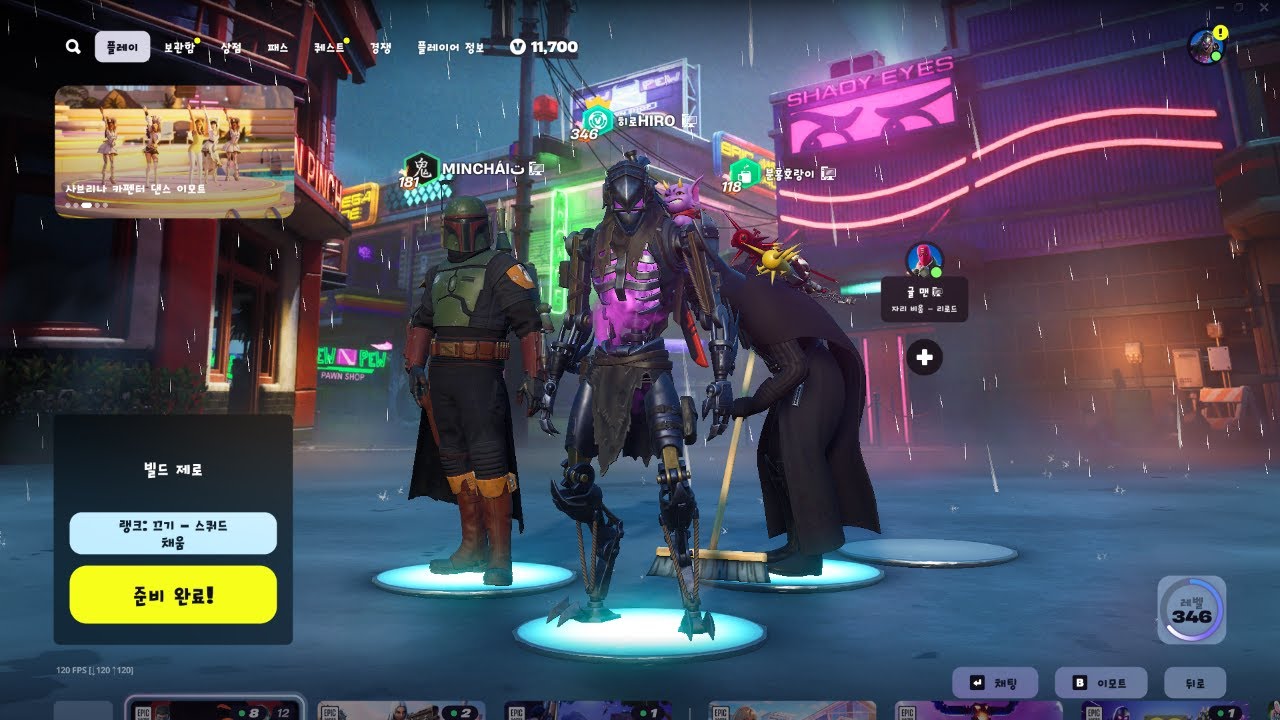This screenshot has height=720, width=1280.
Task: Open the profile avatar in the top corner
Action: coord(1205,46)
